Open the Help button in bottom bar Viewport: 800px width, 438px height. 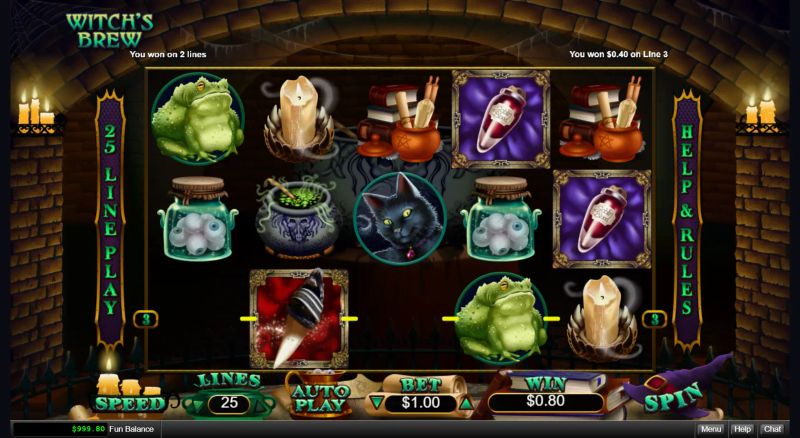[742, 429]
